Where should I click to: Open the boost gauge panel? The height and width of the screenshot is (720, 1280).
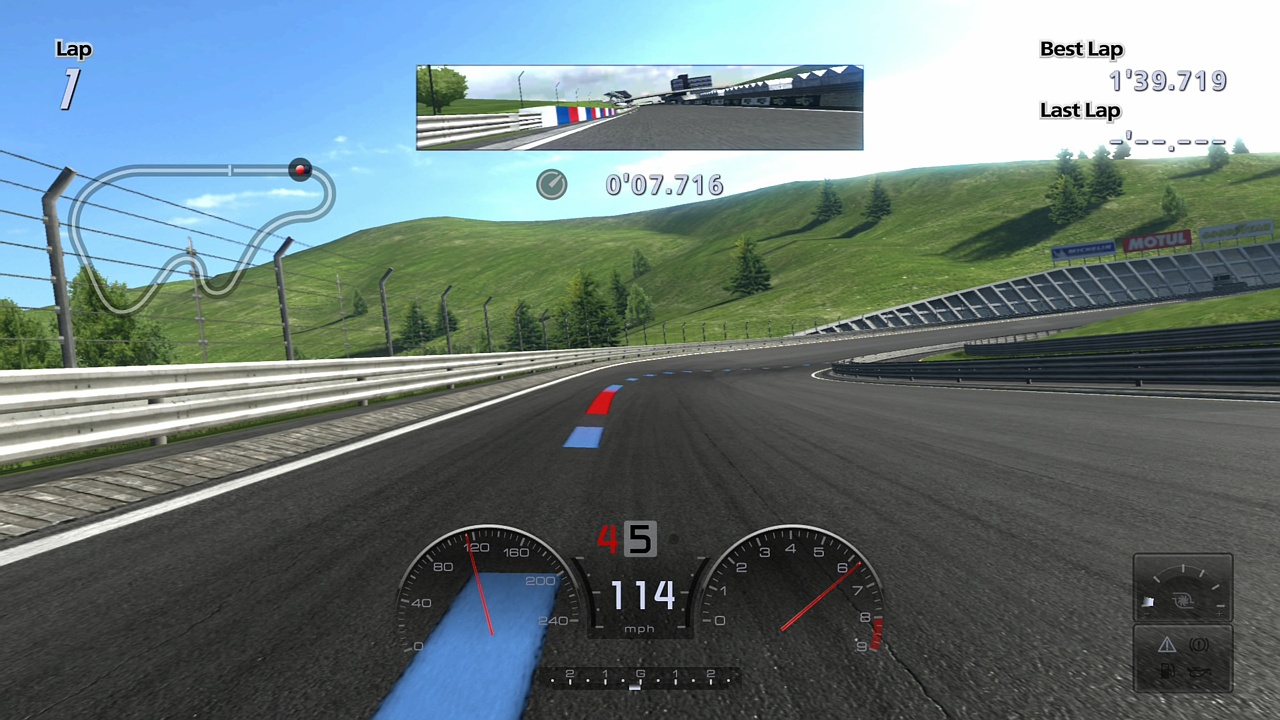[1183, 588]
